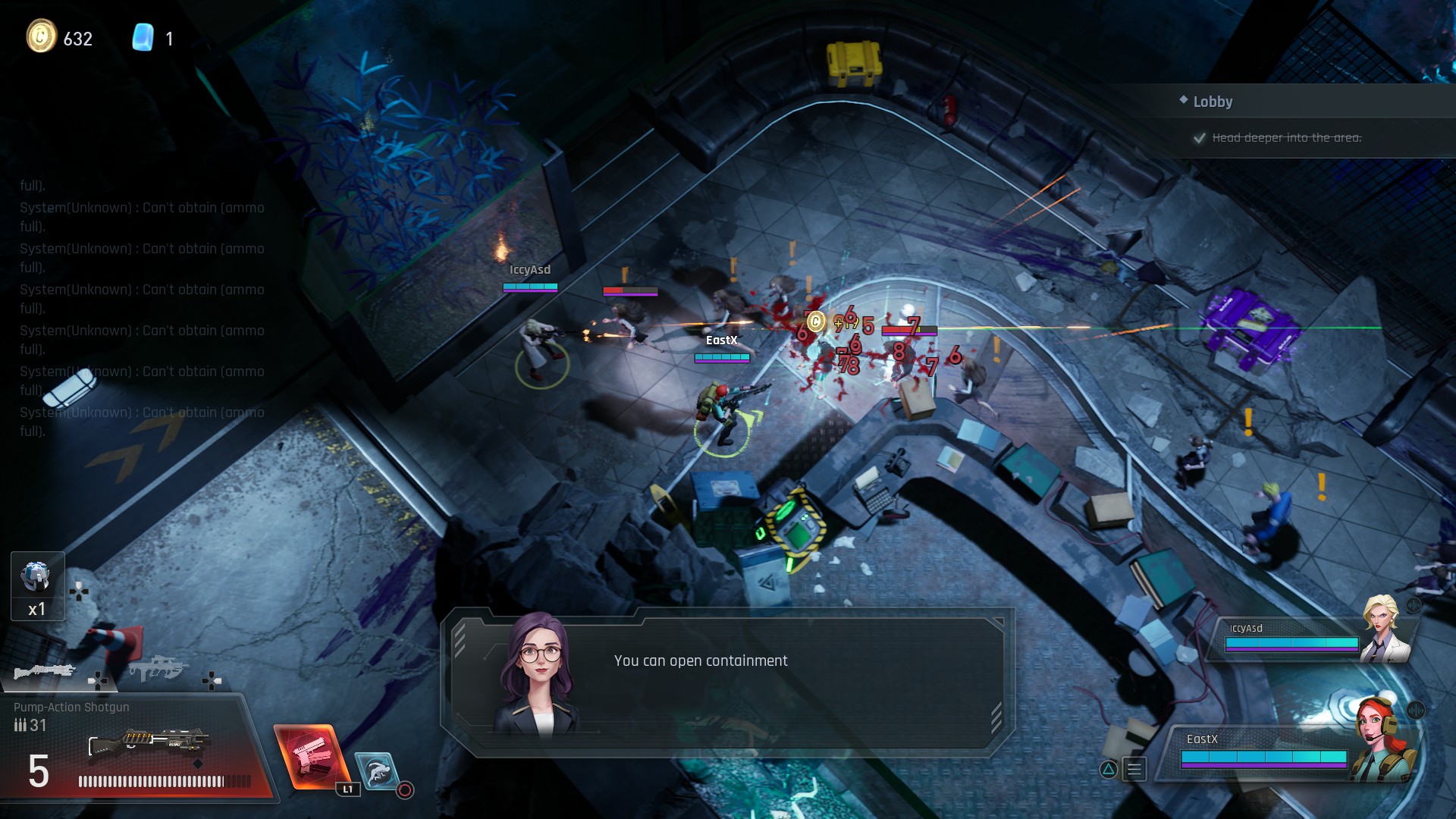Open the Lobby objective tracker
1456x819 pixels.
click(x=1213, y=102)
